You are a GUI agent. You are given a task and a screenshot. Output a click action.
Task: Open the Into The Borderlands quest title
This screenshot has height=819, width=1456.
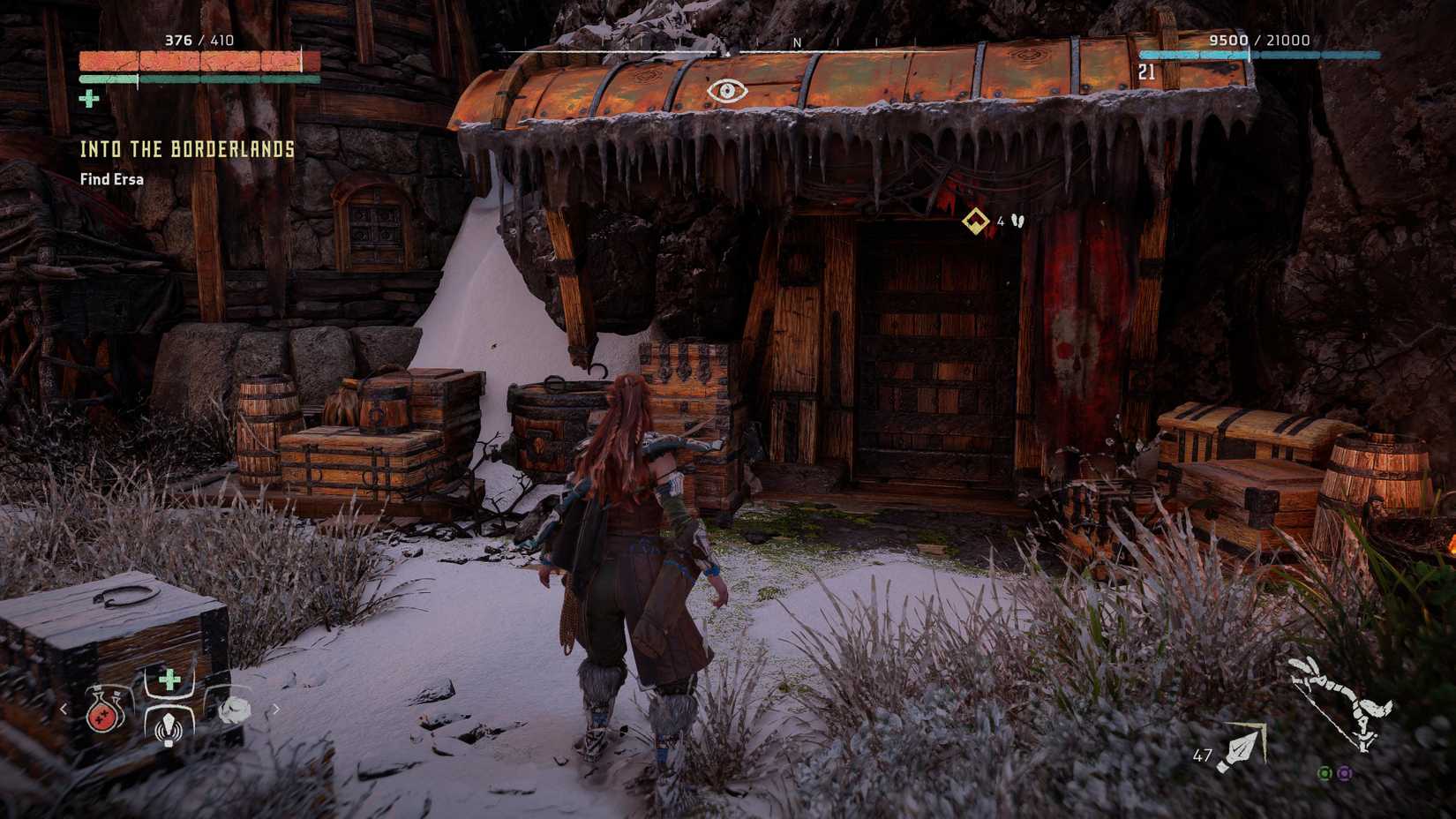(185, 150)
